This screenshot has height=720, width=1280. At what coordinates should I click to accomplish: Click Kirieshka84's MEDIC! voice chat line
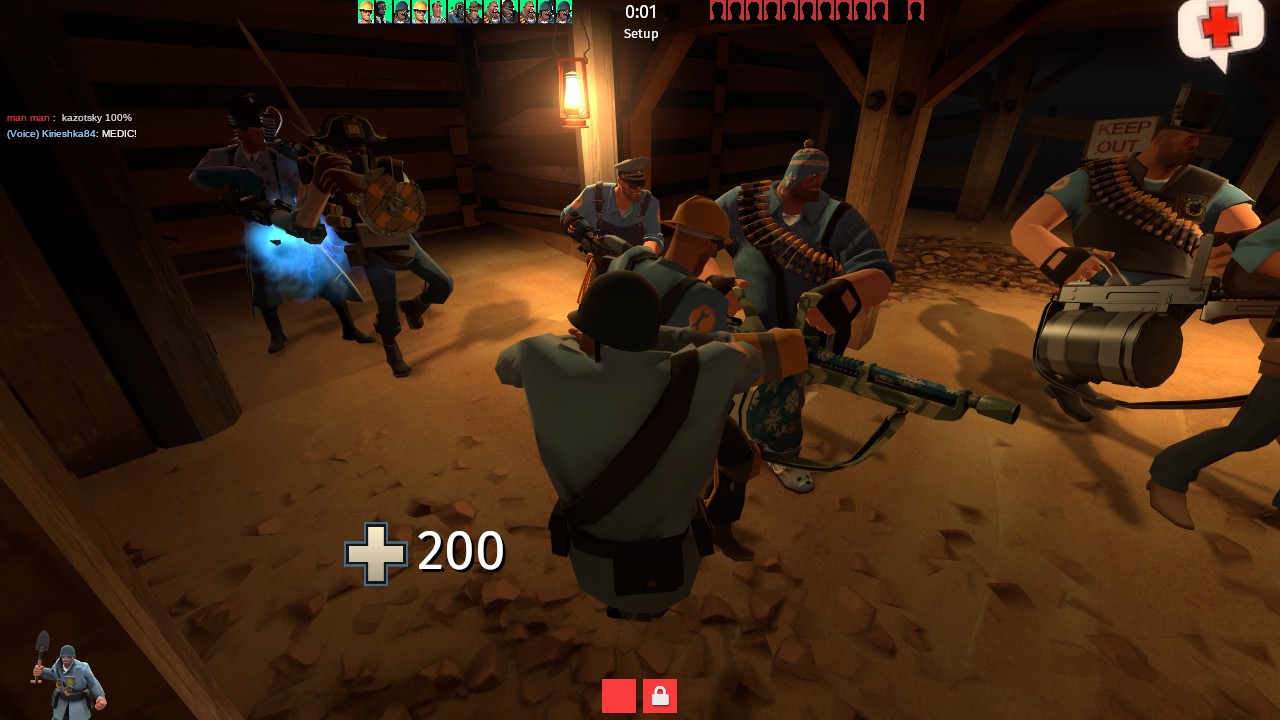click(x=72, y=134)
